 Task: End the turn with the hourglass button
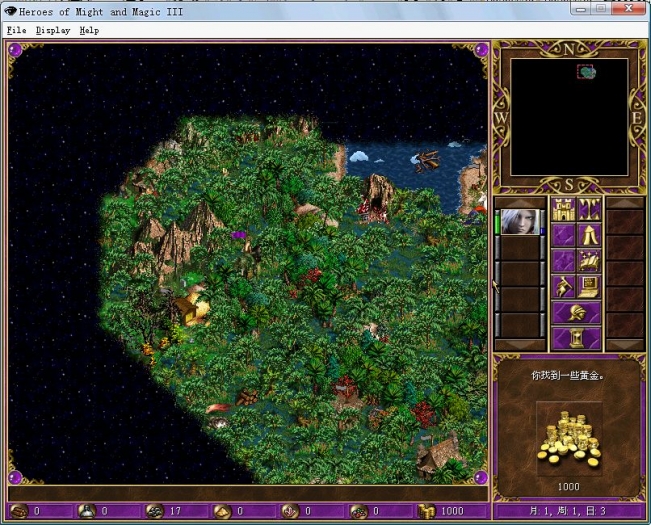click(x=577, y=339)
